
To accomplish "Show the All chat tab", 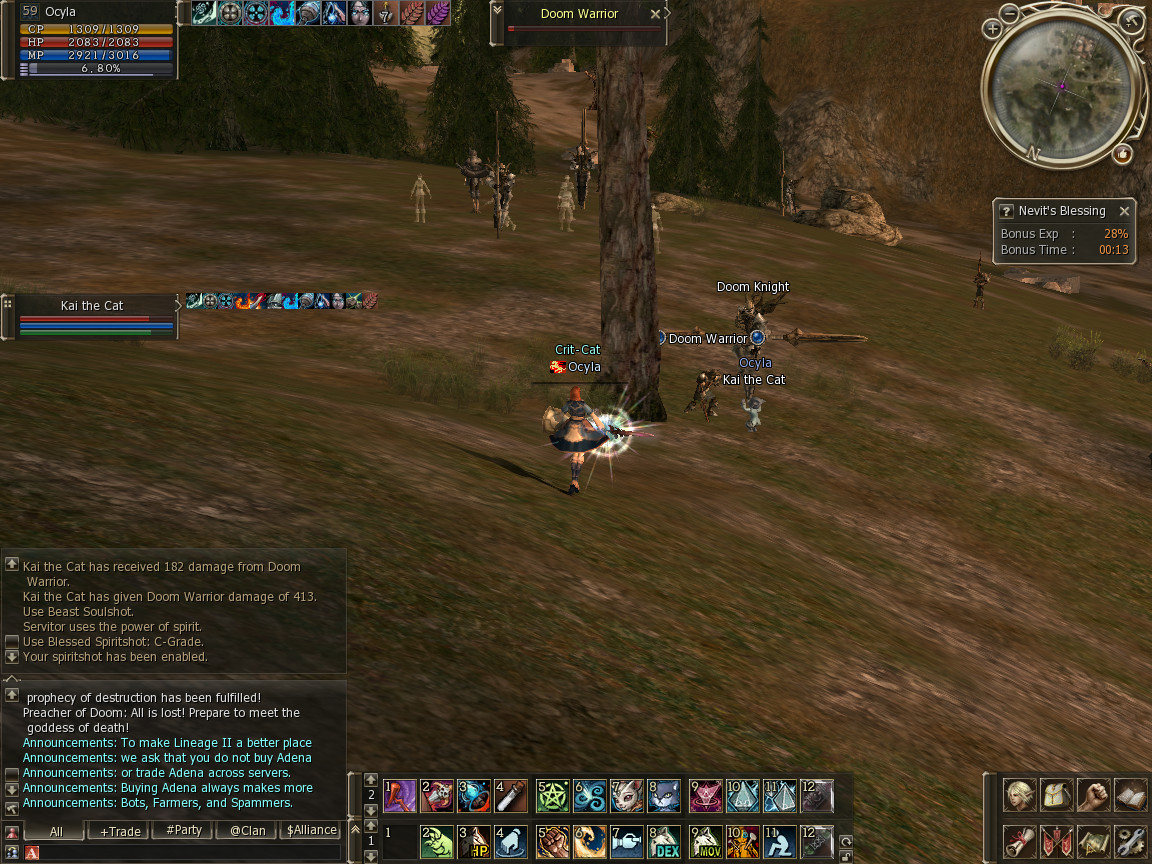I will tap(56, 831).
